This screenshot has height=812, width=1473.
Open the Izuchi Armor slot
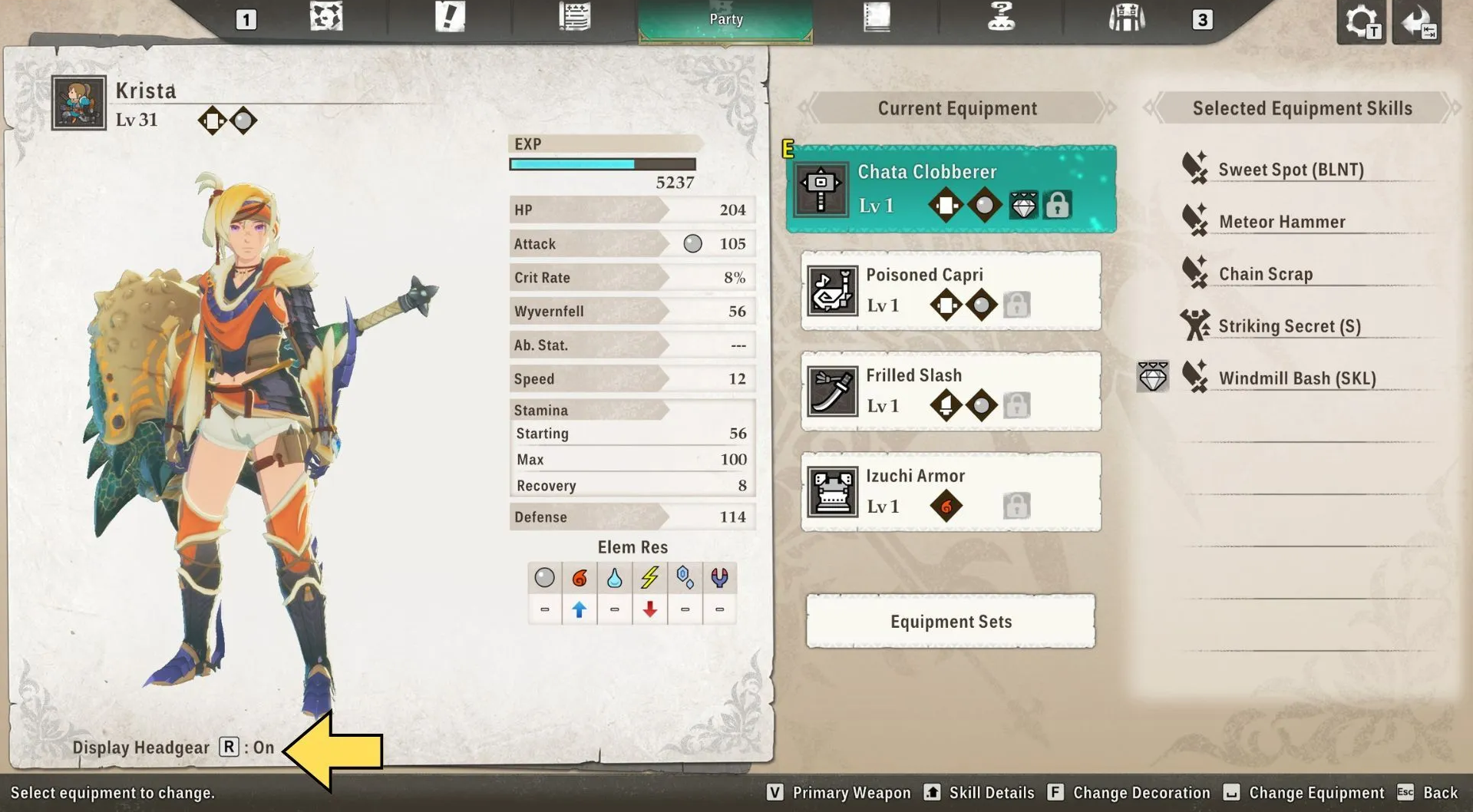(950, 492)
